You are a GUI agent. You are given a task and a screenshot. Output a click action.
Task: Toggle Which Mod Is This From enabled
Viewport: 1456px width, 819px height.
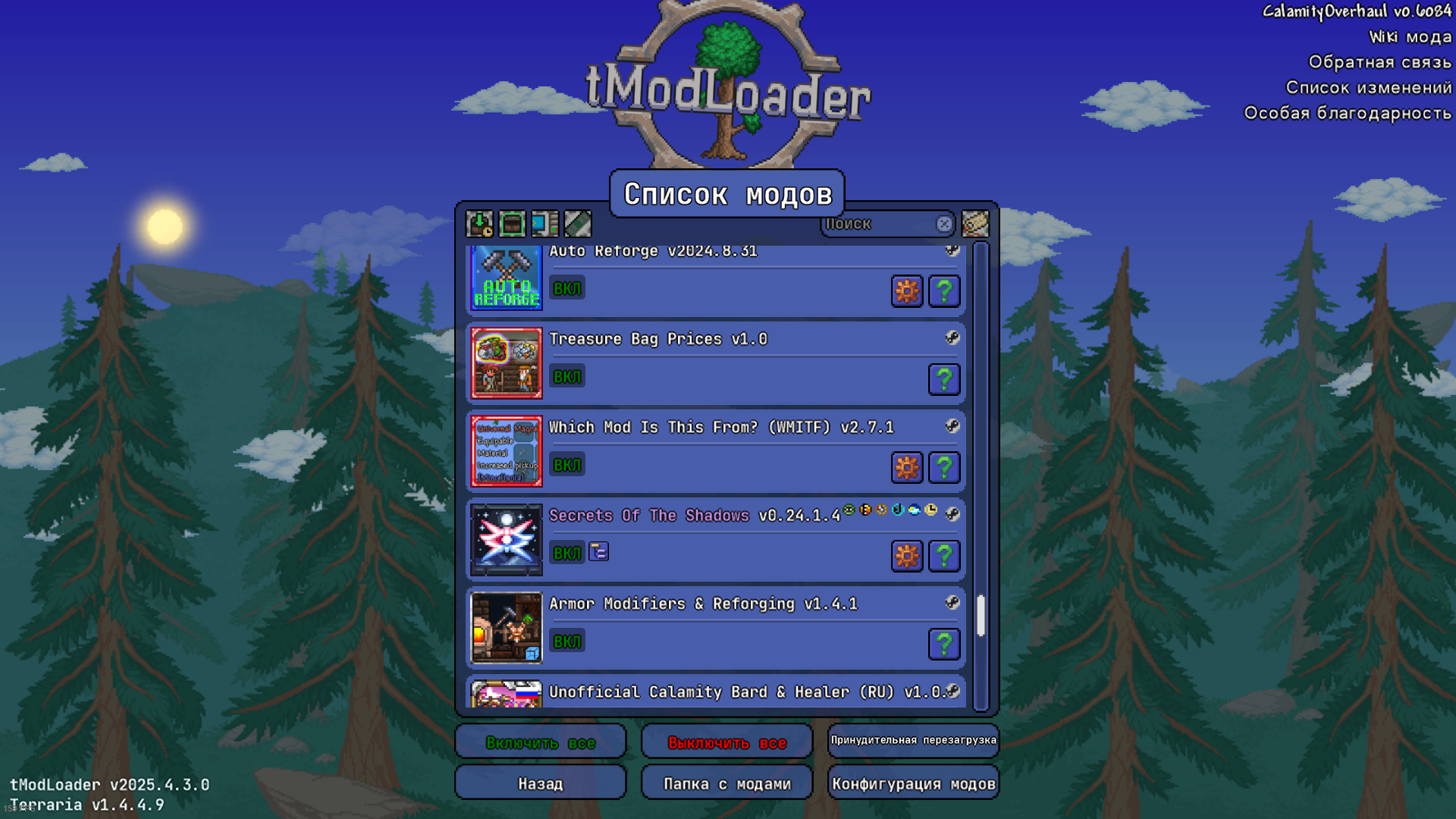pyautogui.click(x=566, y=465)
